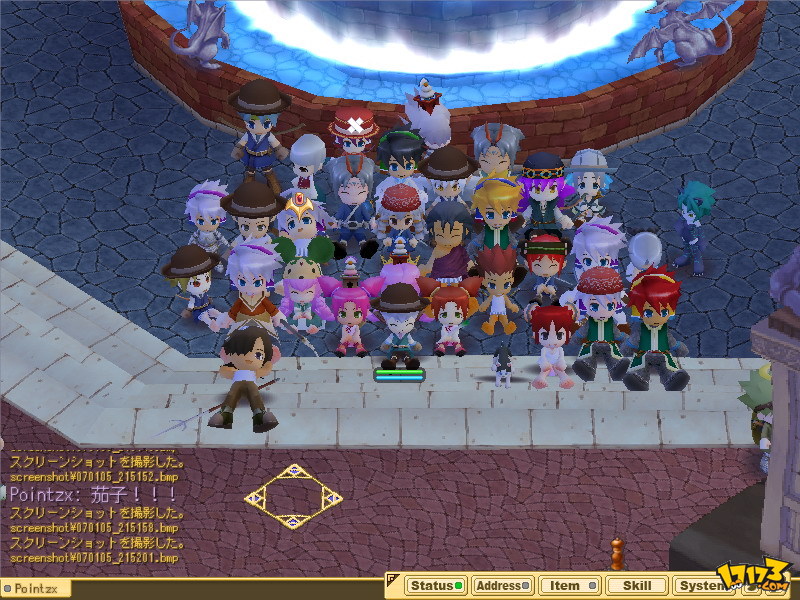This screenshot has width=800, height=600.
Task: Click the Pointzx chat message line
Action: coord(93,495)
